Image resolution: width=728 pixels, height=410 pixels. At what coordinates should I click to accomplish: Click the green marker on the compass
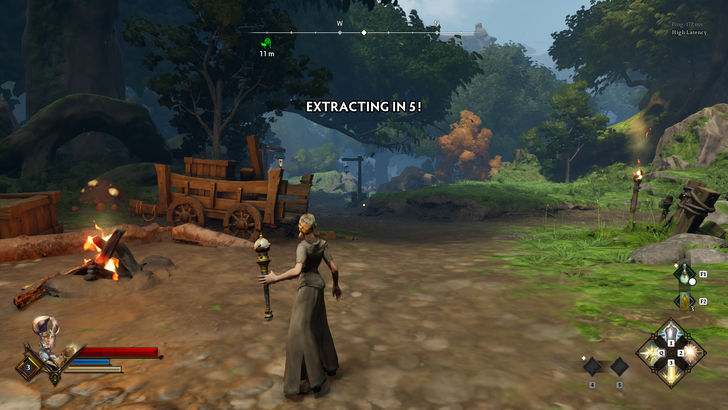pyautogui.click(x=266, y=43)
